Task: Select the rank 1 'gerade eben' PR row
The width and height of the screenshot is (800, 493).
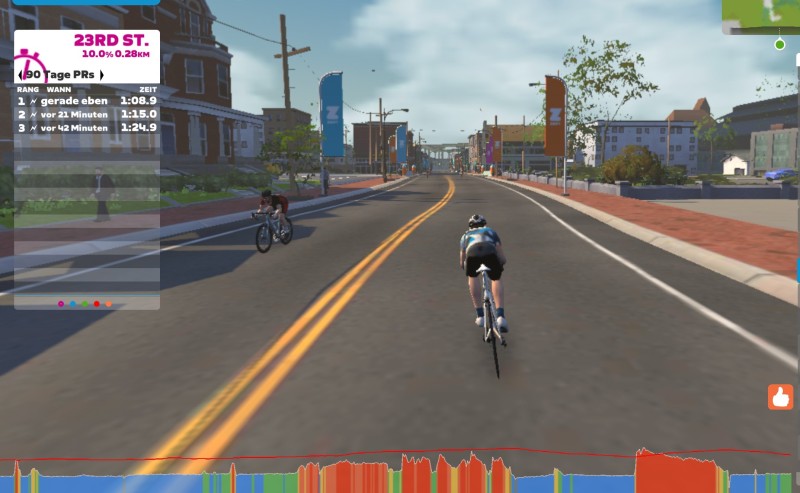Action: pyautogui.click(x=87, y=101)
